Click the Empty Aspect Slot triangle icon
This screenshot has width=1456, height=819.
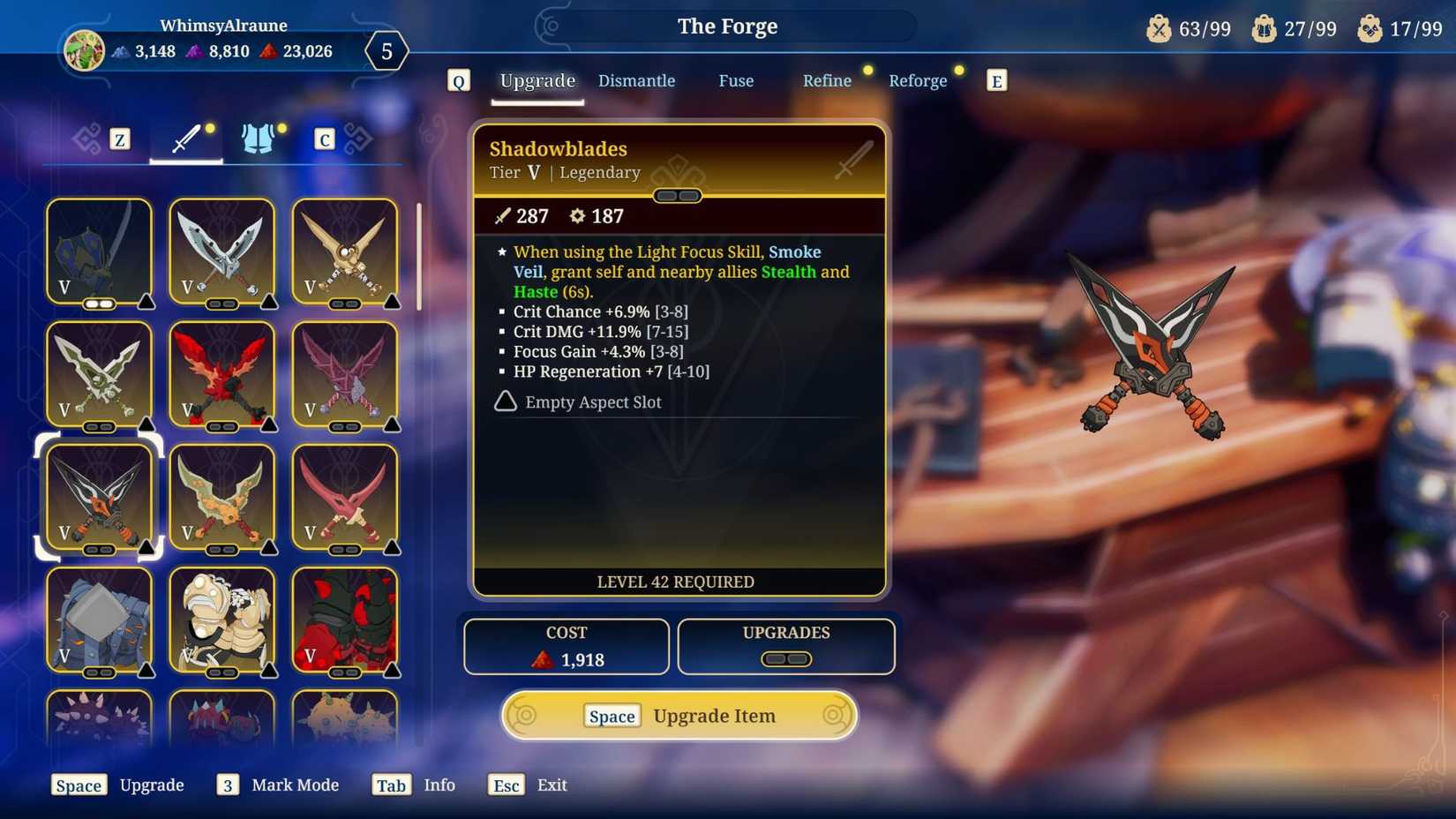pyautogui.click(x=504, y=402)
